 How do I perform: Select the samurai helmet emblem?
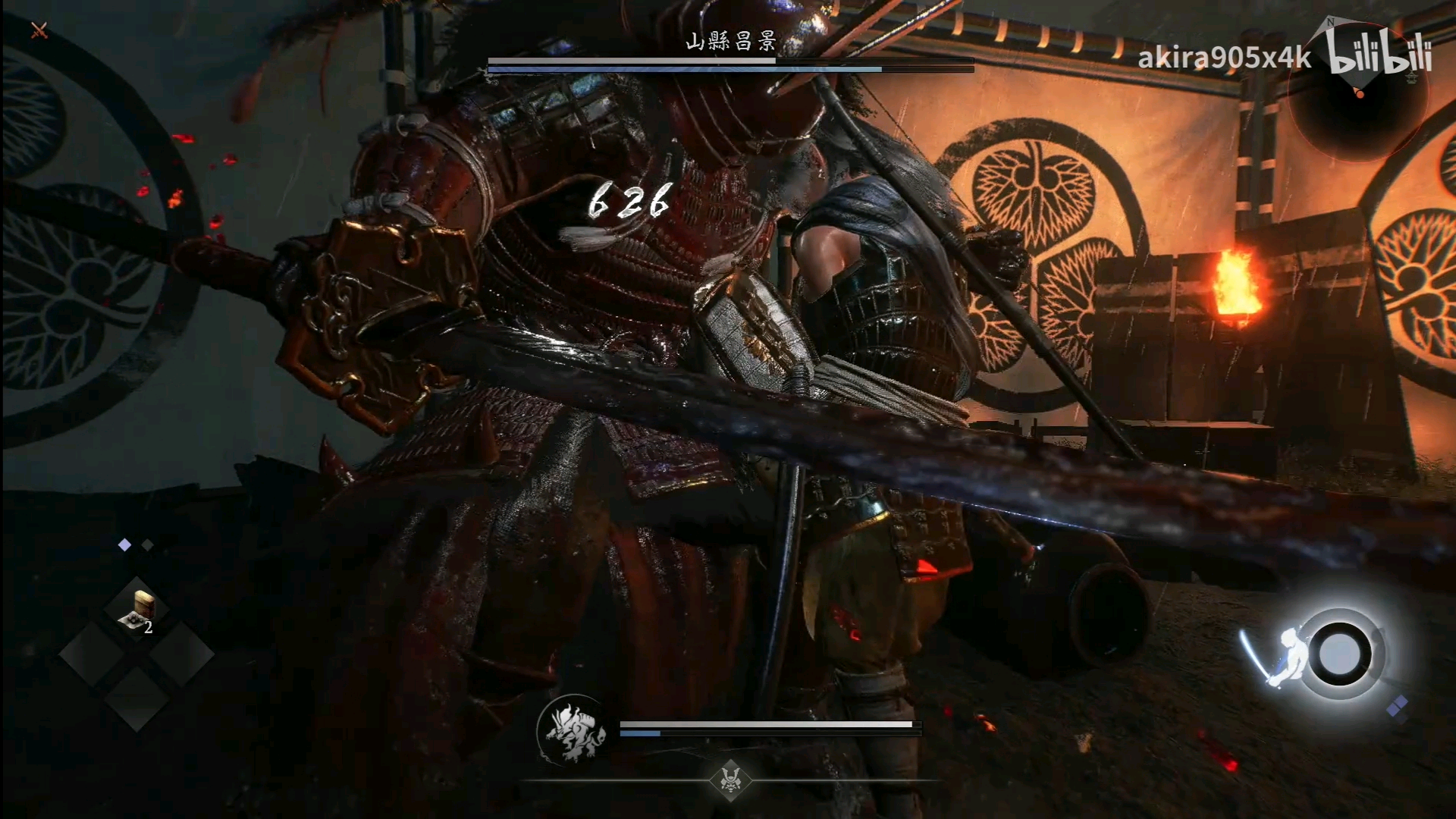[x=730, y=779]
